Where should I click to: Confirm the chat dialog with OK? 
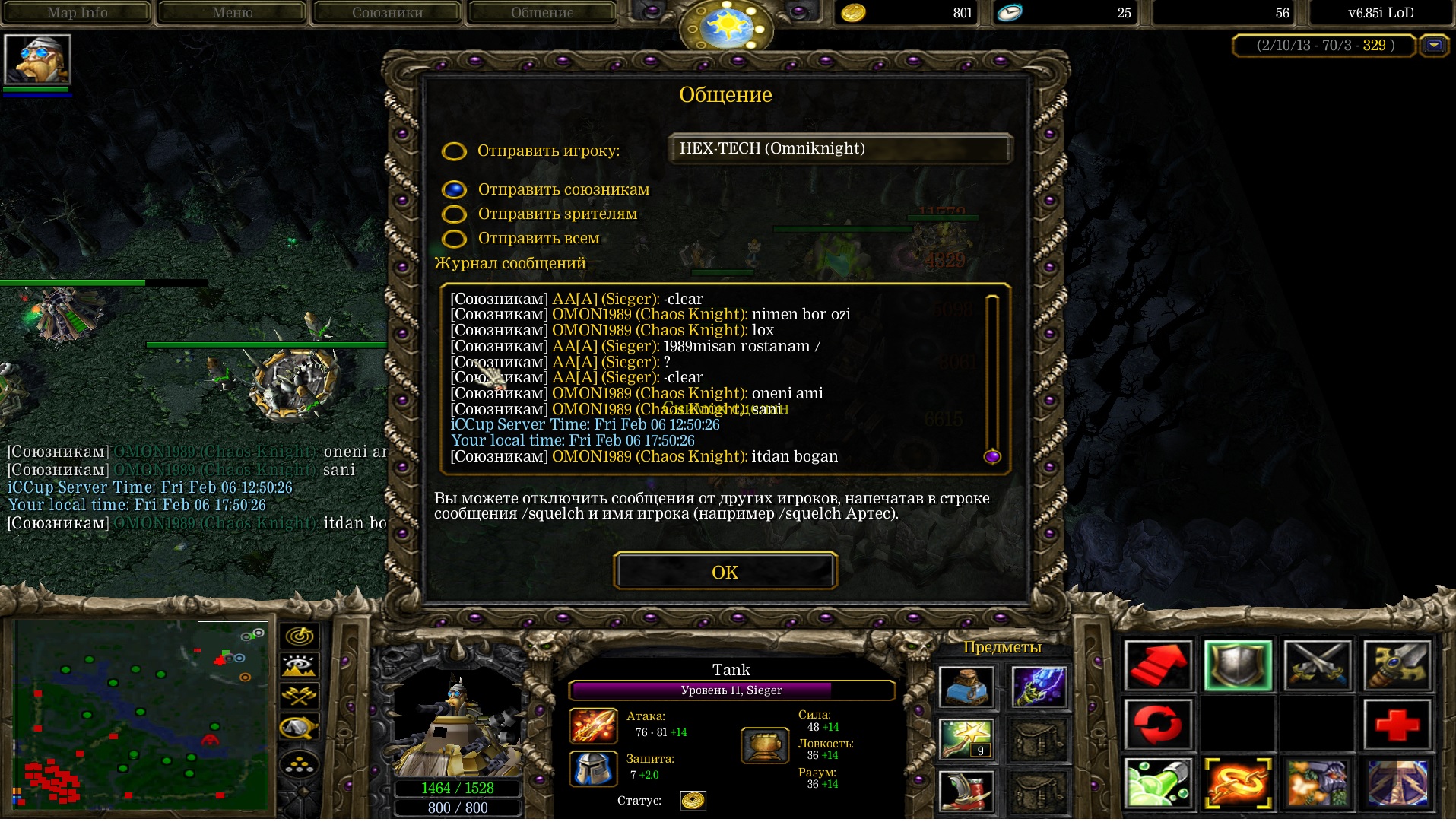click(725, 572)
